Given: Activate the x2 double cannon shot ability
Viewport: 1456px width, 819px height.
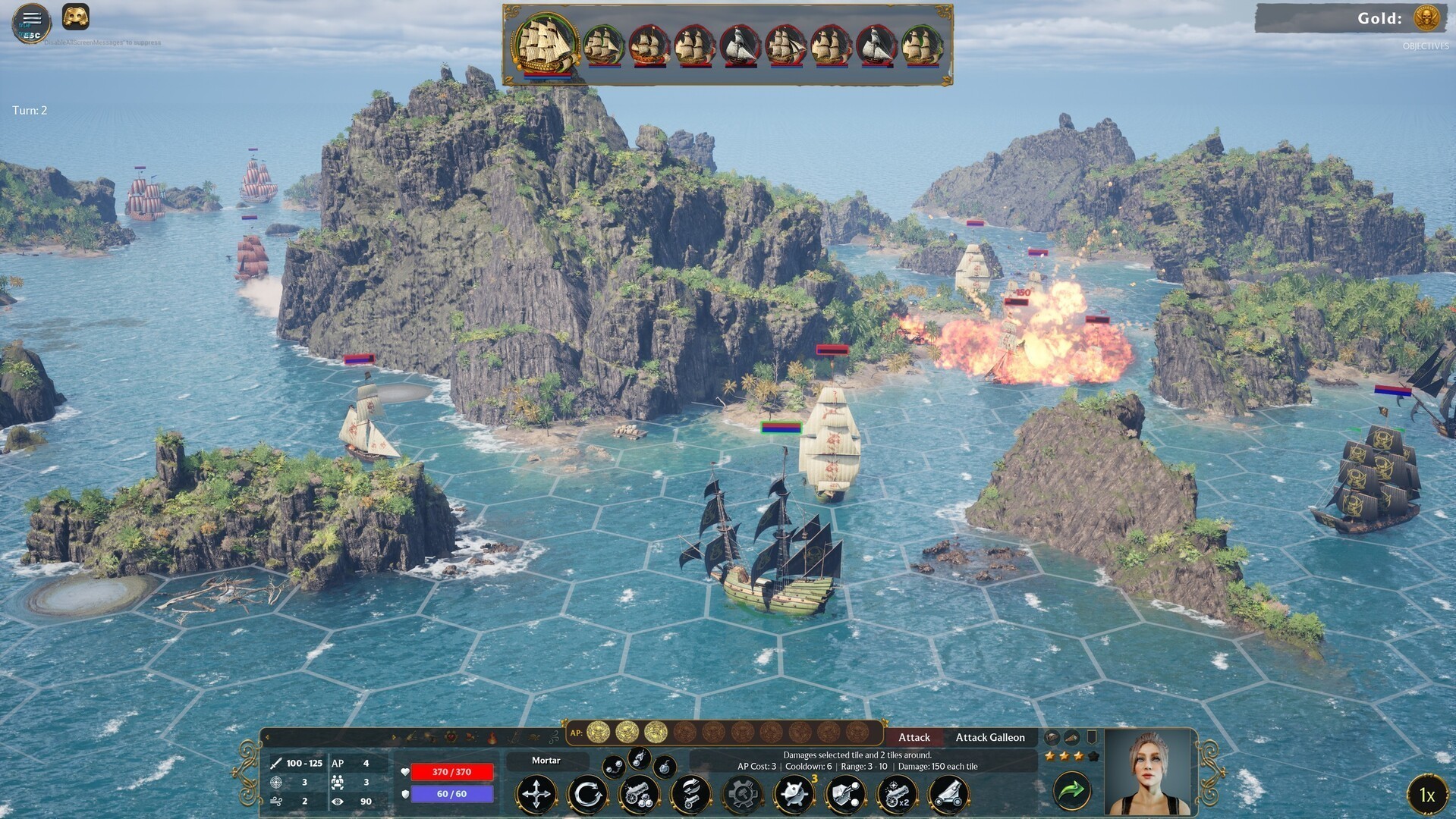Looking at the screenshot, I should [x=897, y=794].
